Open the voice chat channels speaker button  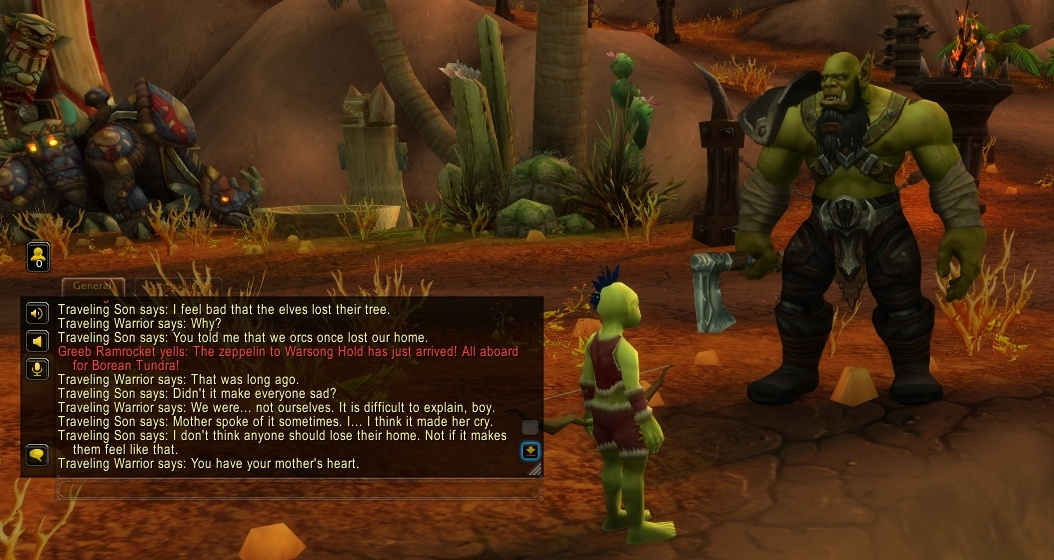tap(37, 313)
